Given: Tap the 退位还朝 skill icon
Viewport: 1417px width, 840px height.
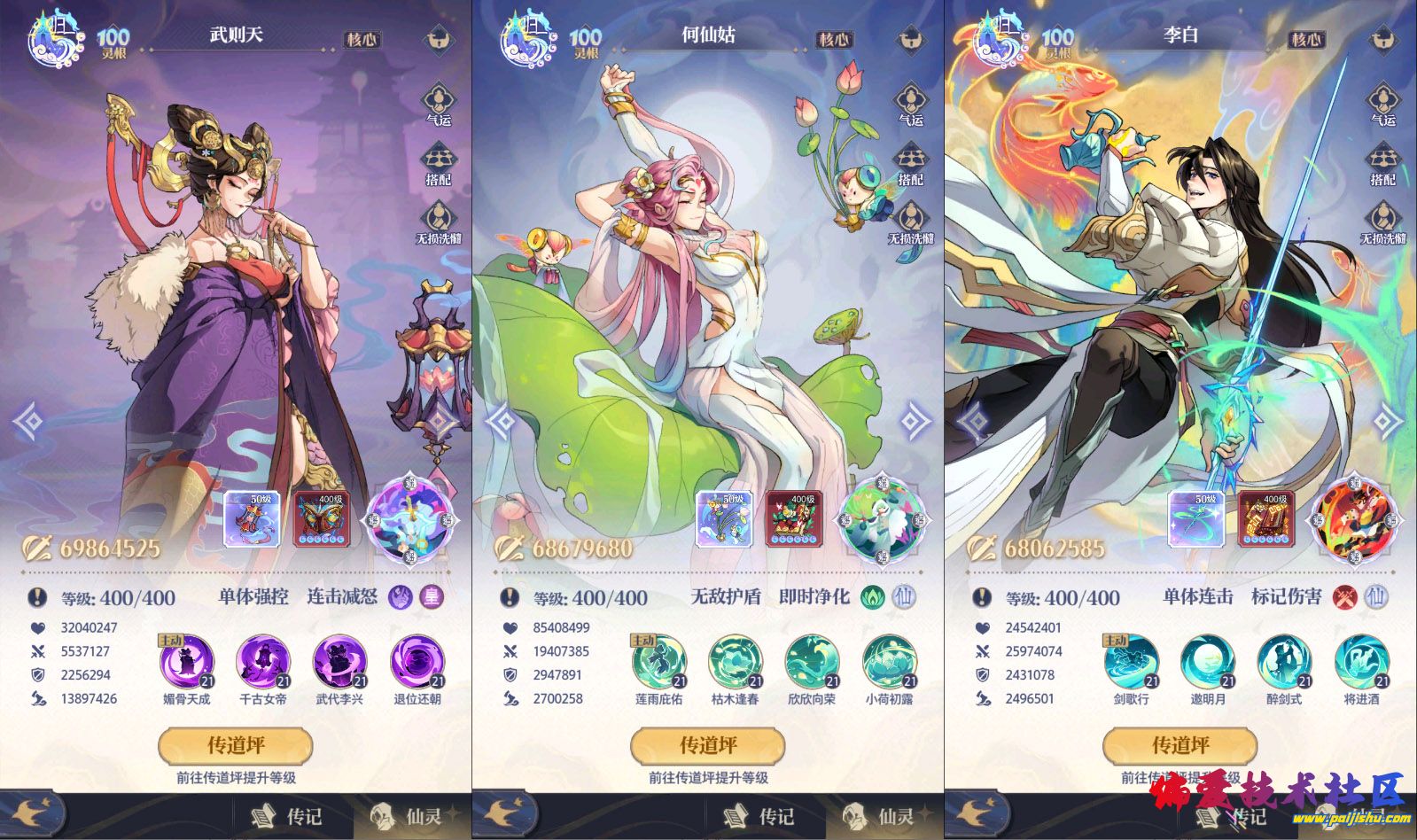Looking at the screenshot, I should [417, 663].
